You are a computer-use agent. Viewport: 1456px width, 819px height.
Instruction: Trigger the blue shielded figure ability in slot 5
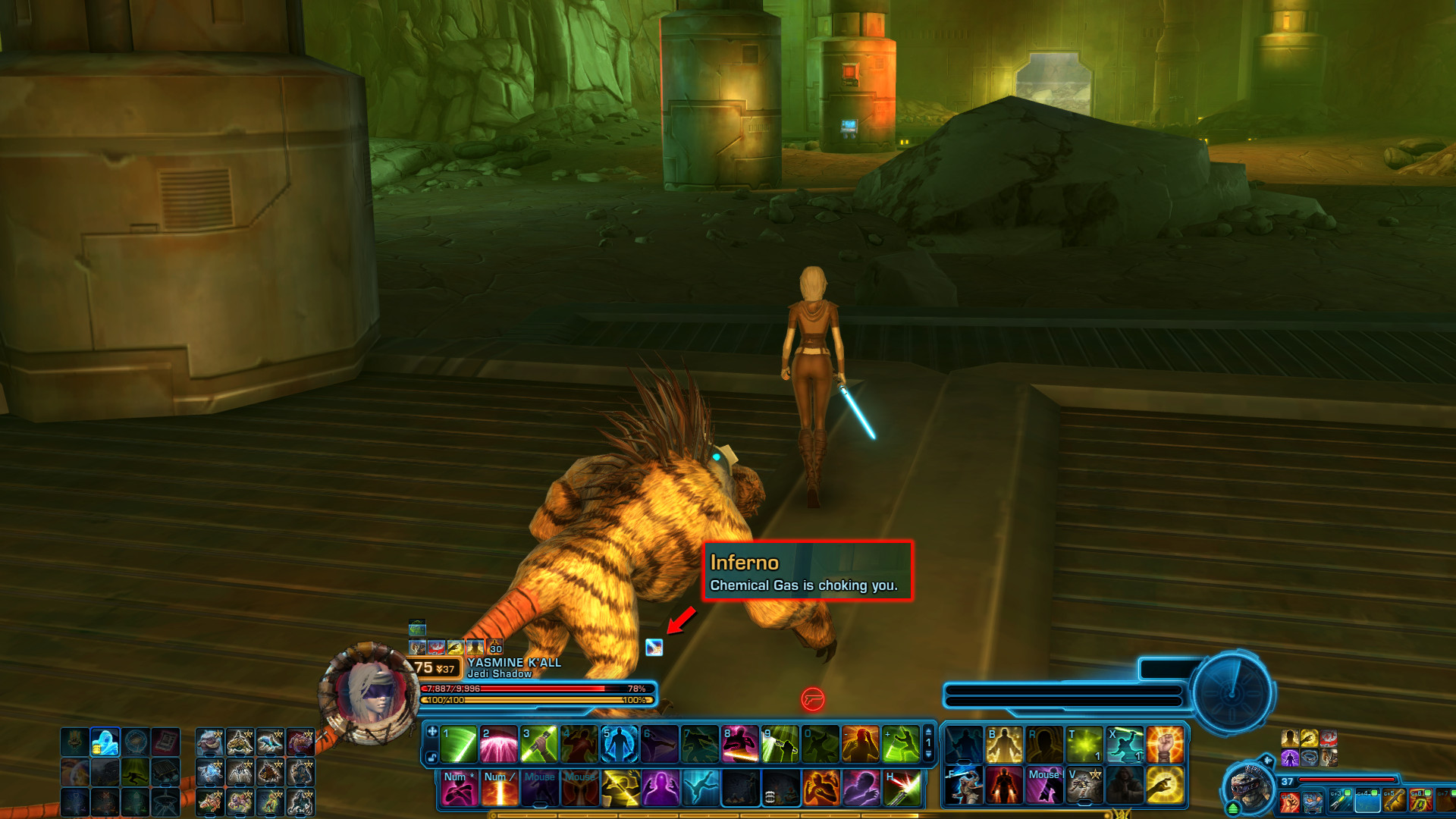[619, 744]
